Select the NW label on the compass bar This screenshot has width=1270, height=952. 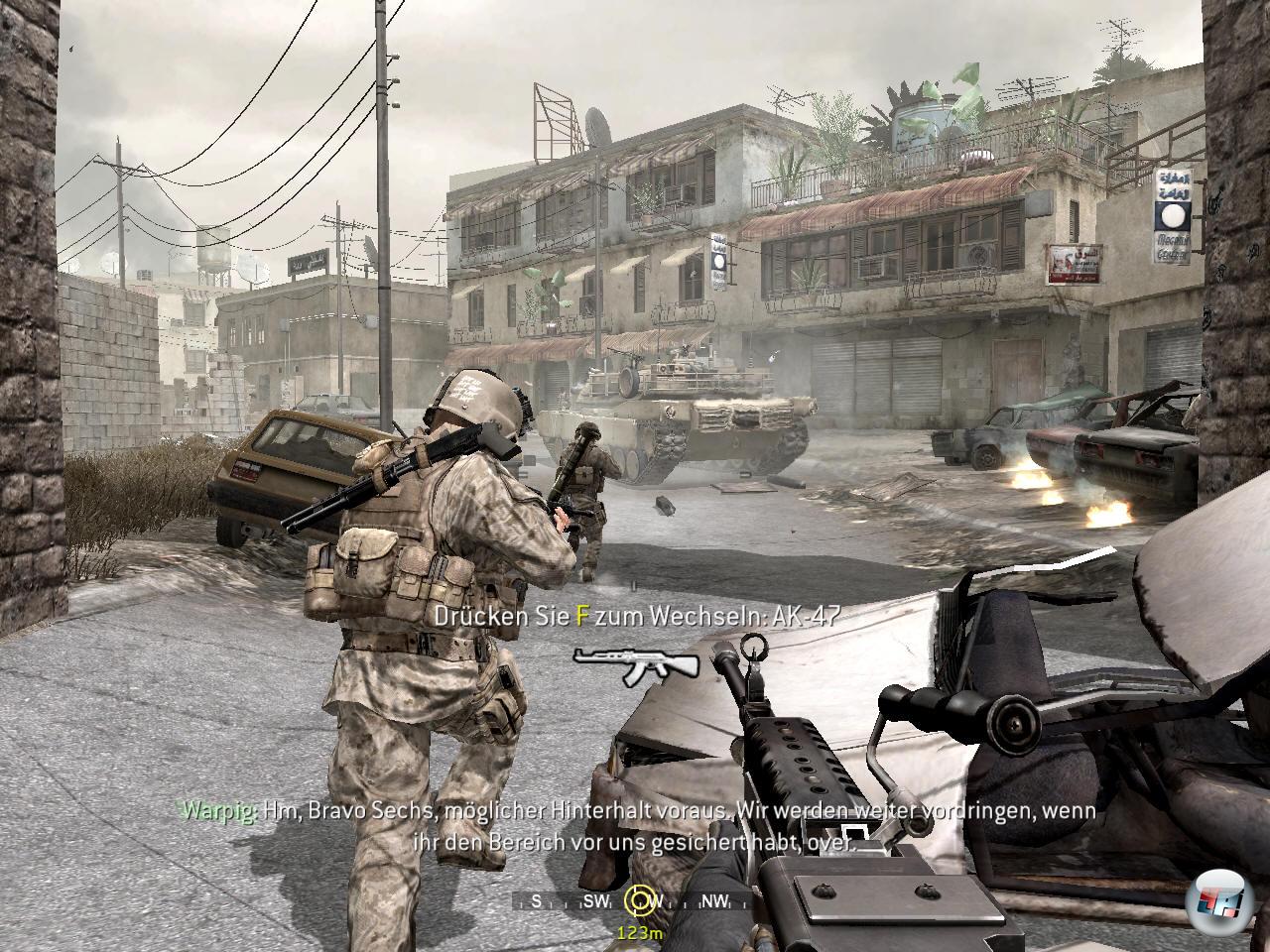pyautogui.click(x=715, y=900)
